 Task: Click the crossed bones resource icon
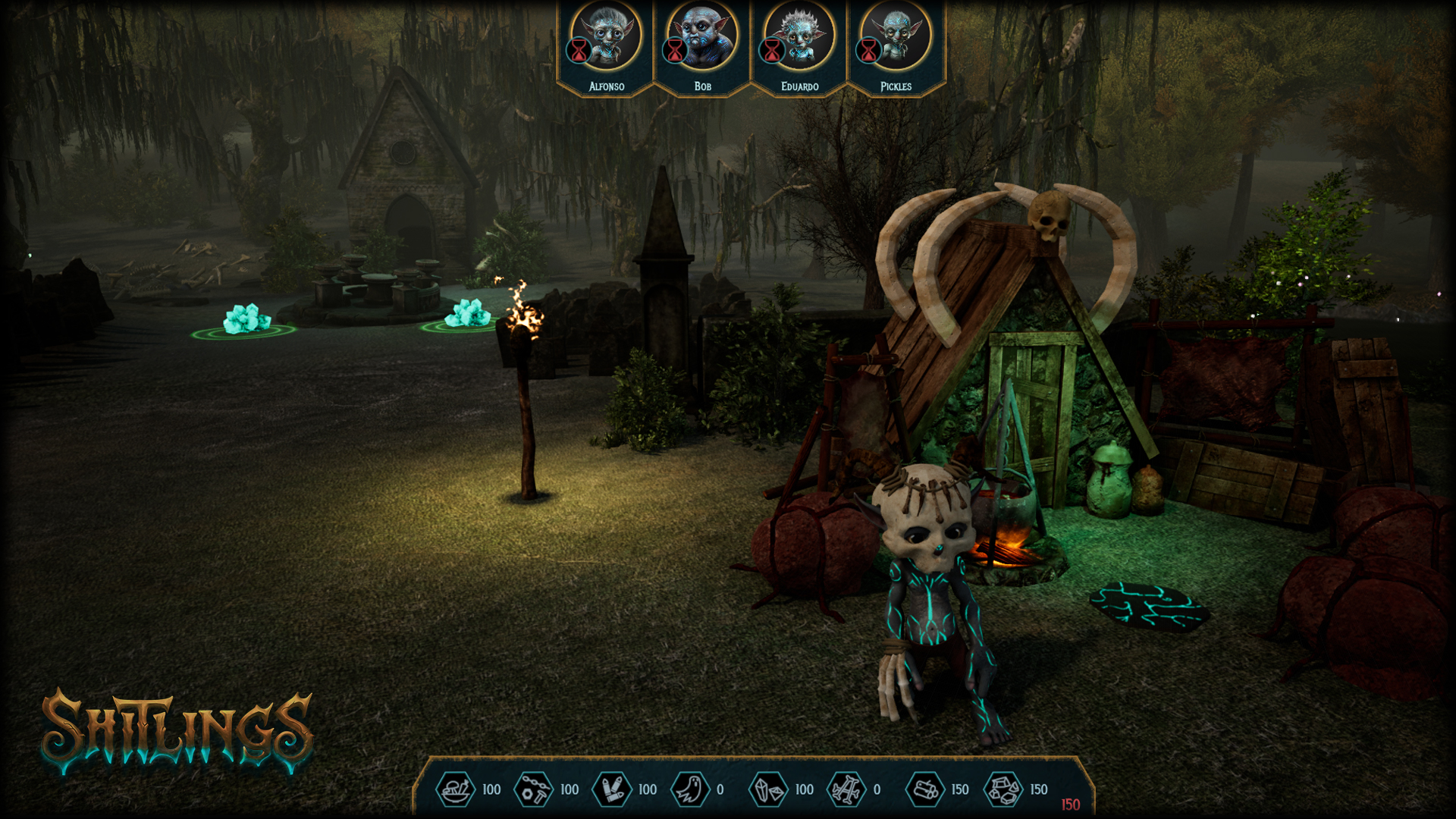pyautogui.click(x=846, y=789)
